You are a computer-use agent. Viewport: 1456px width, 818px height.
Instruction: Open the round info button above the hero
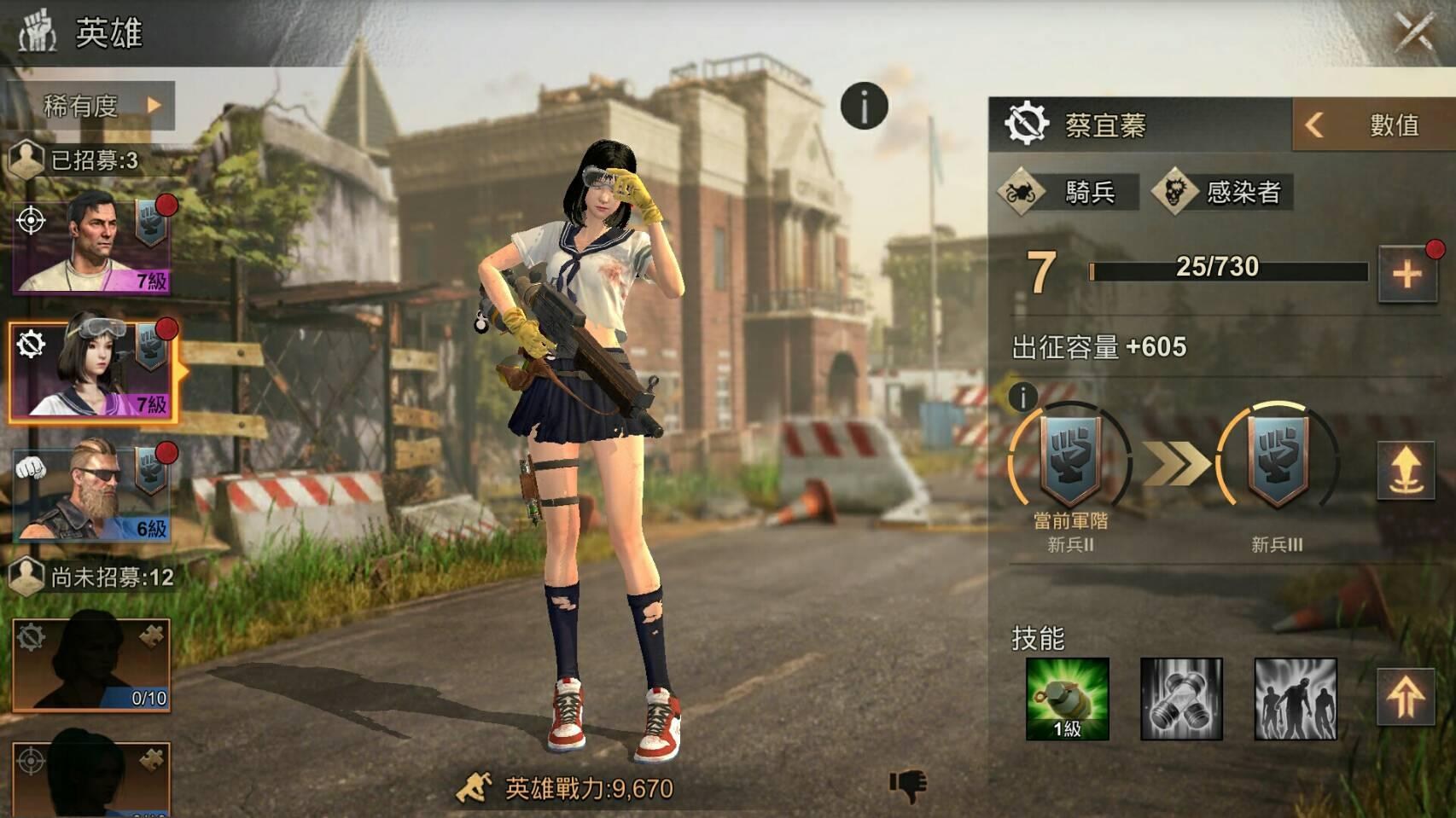[864, 107]
